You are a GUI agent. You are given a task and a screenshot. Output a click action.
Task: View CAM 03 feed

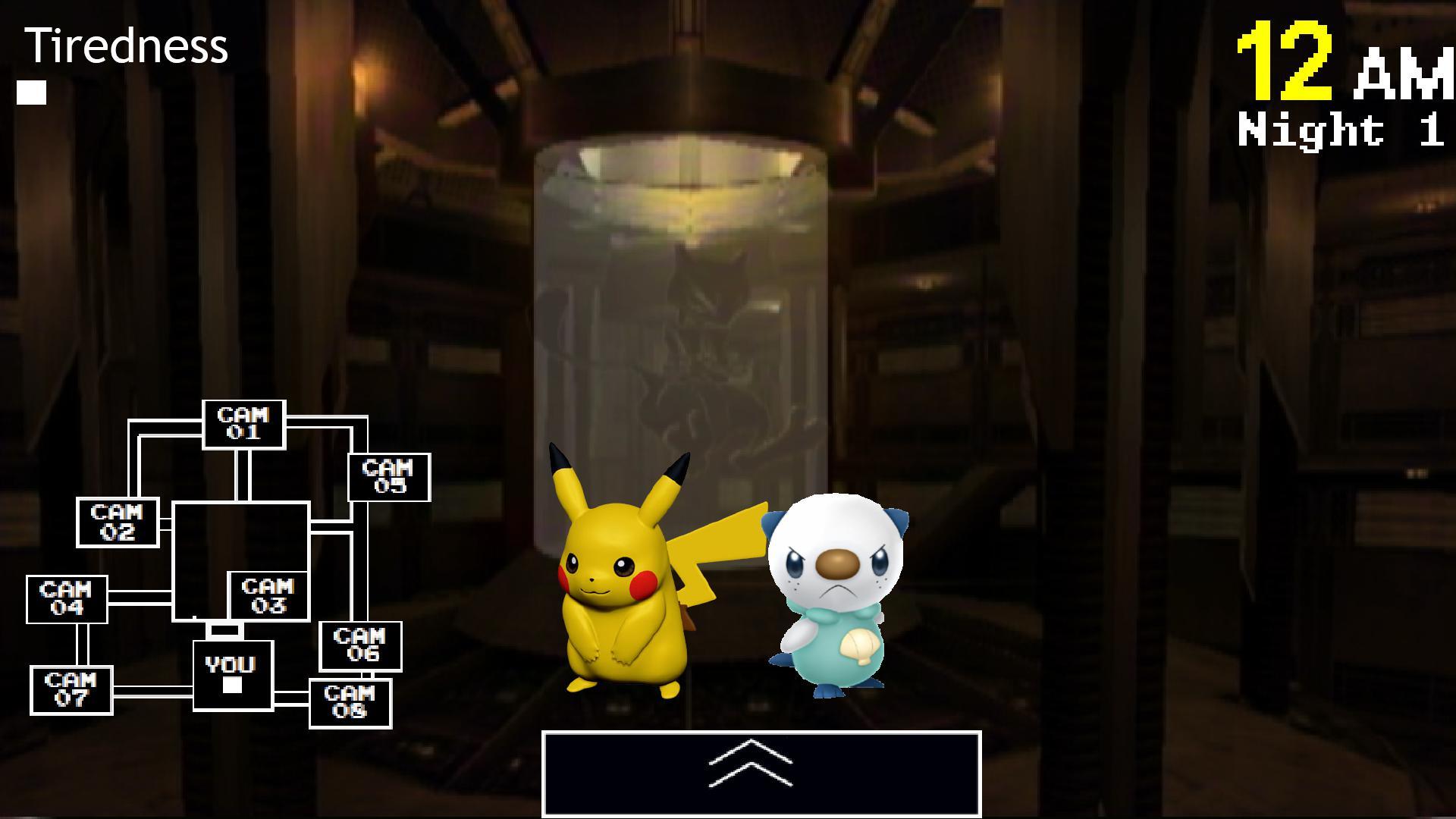pos(269,596)
